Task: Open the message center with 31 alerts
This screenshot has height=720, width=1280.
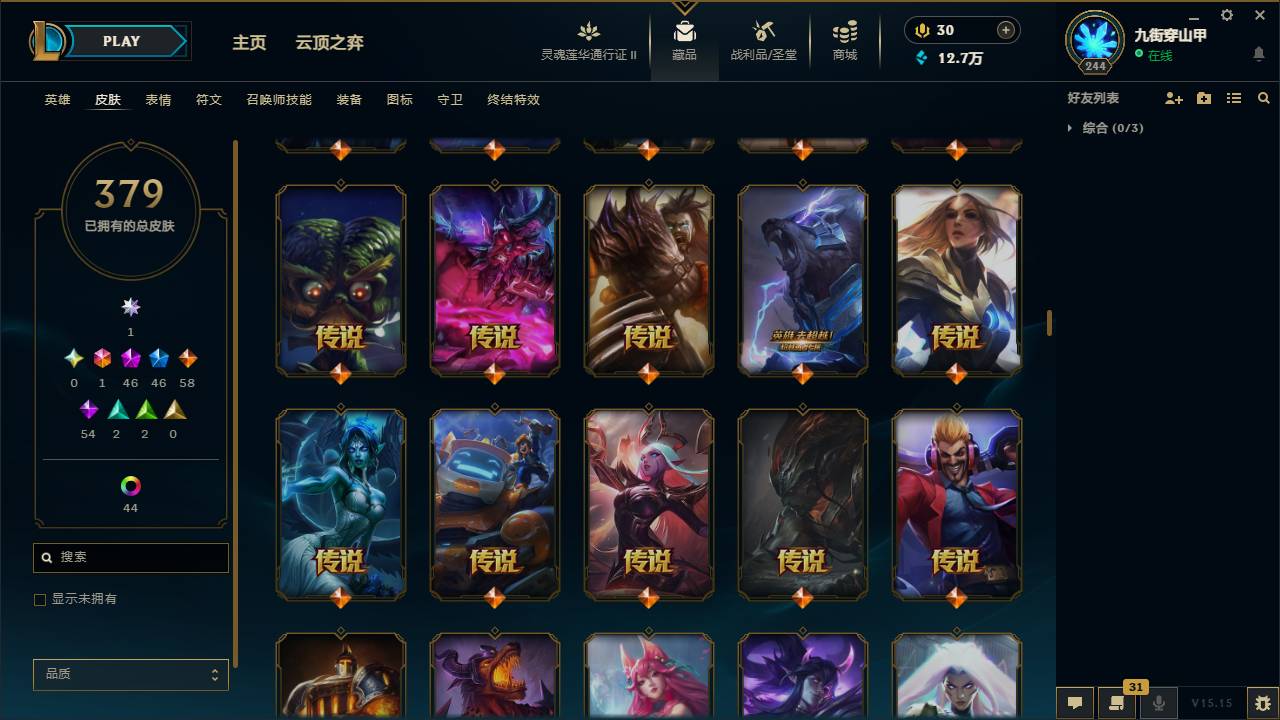Action: tap(1114, 703)
